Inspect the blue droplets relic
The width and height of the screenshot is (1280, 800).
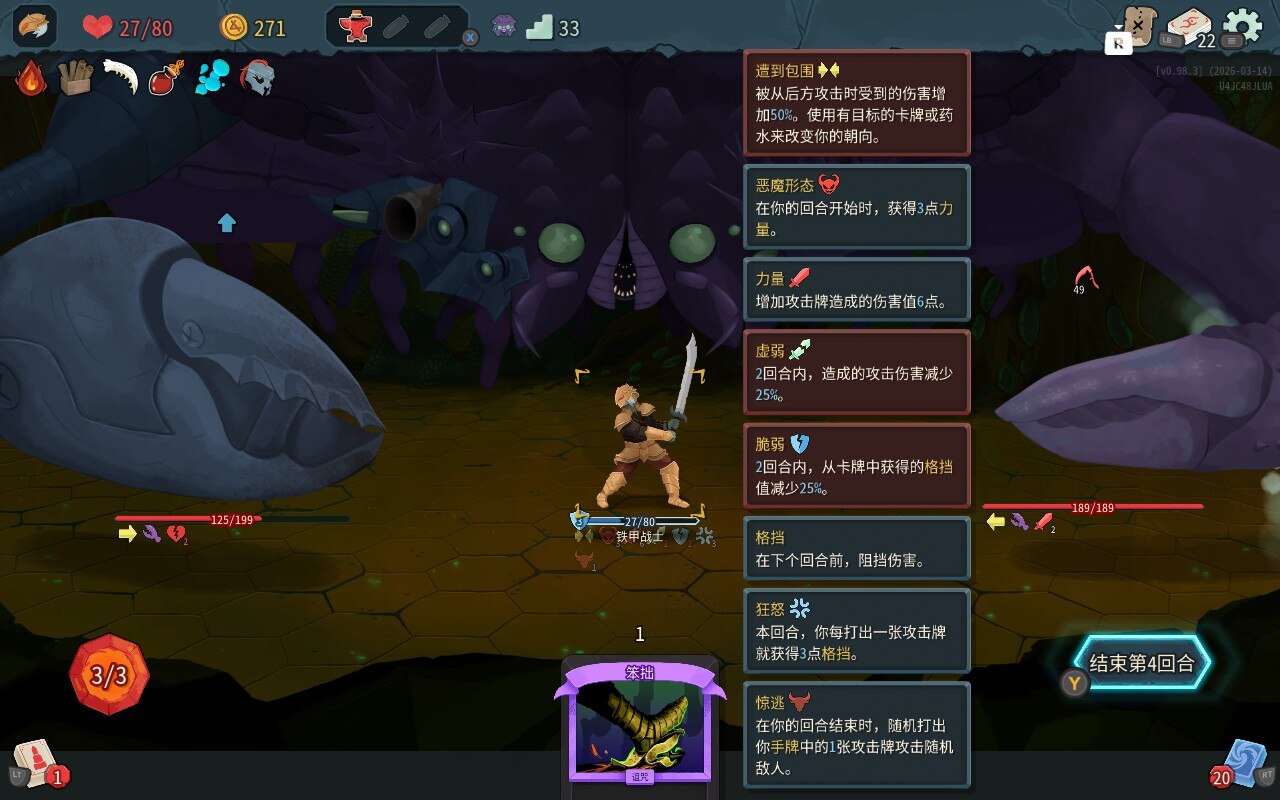(212, 78)
